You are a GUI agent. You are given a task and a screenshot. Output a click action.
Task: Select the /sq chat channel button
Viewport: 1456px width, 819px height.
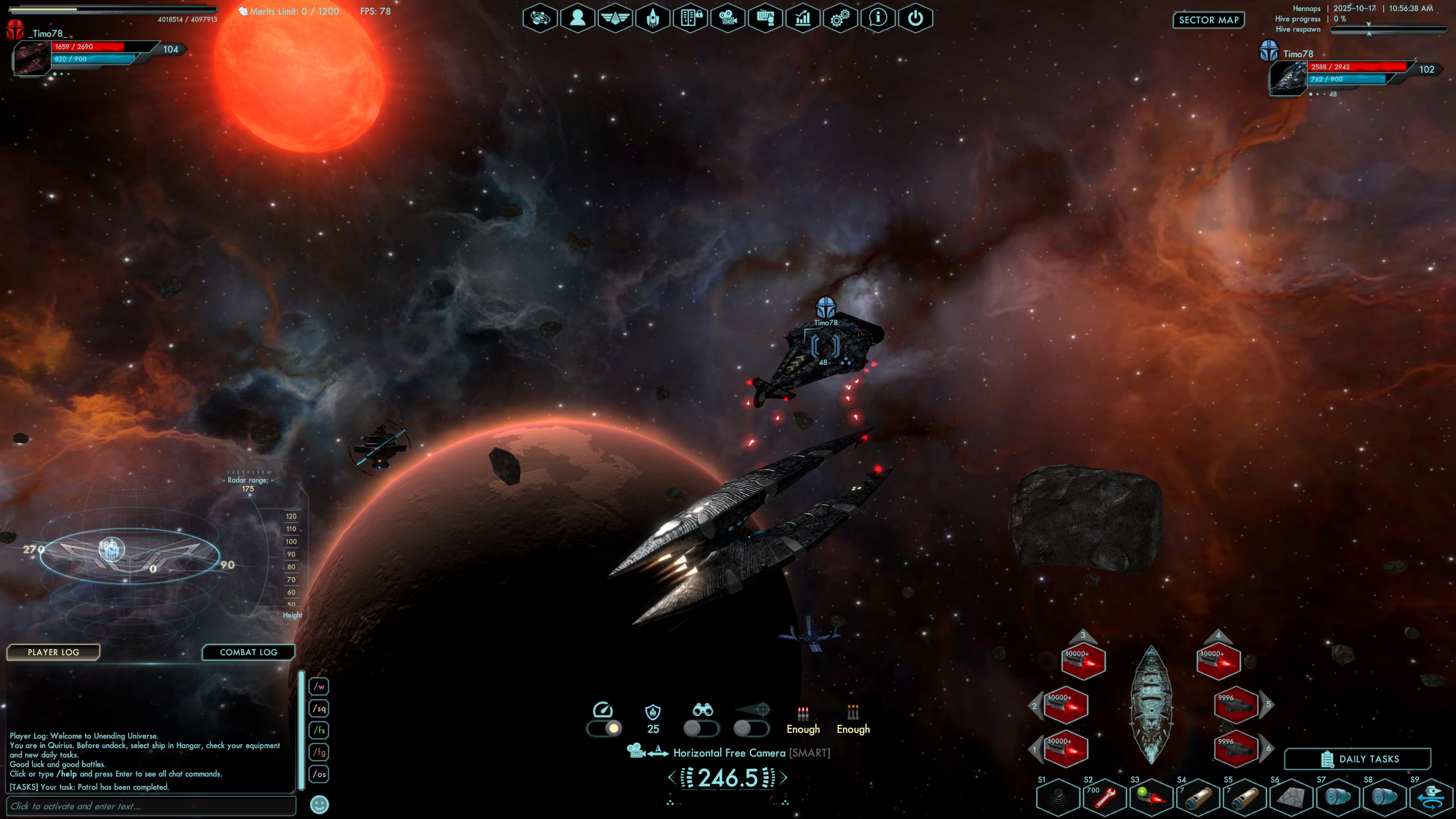point(319,709)
